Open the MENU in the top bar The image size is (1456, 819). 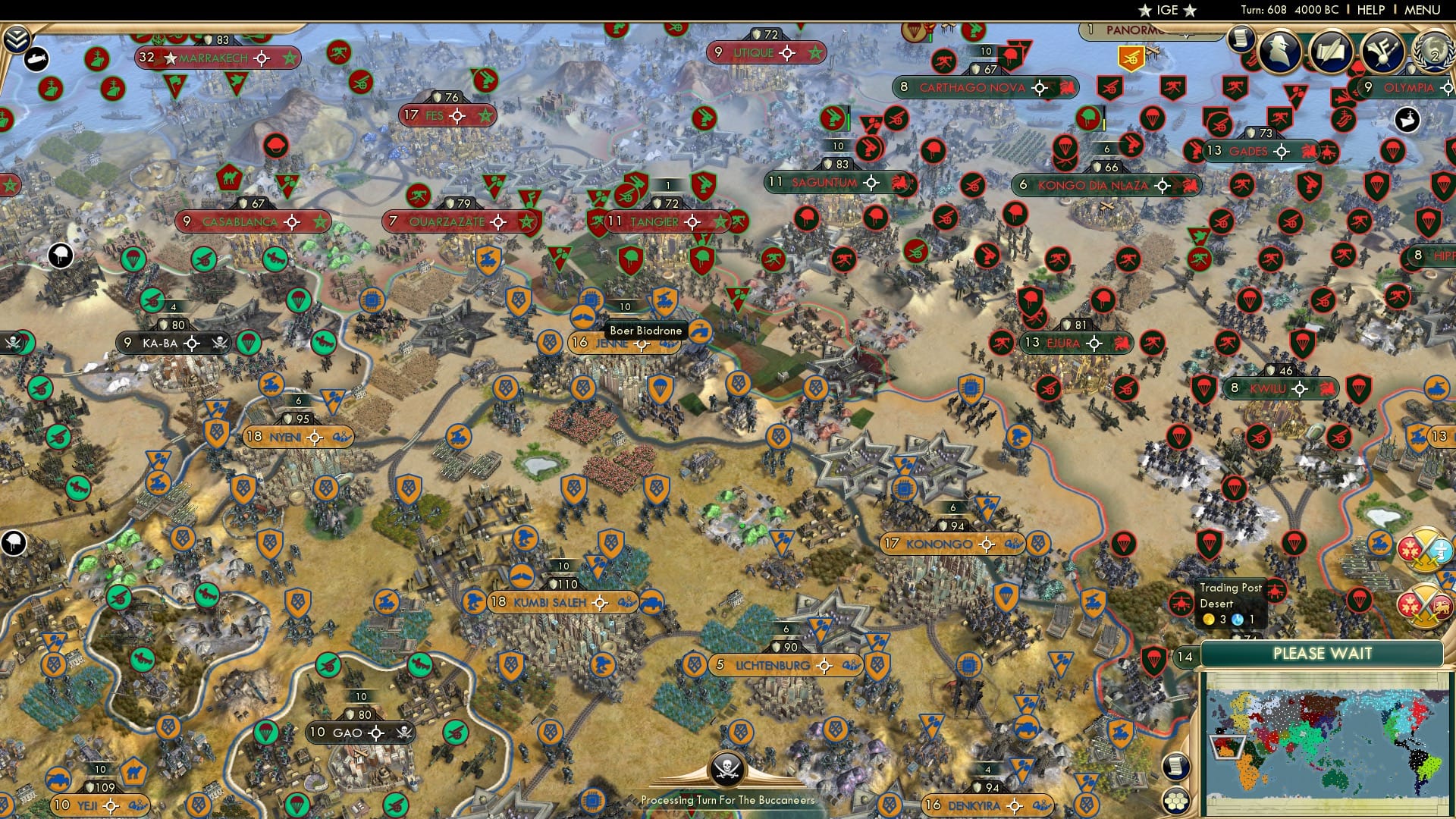pyautogui.click(x=1426, y=10)
